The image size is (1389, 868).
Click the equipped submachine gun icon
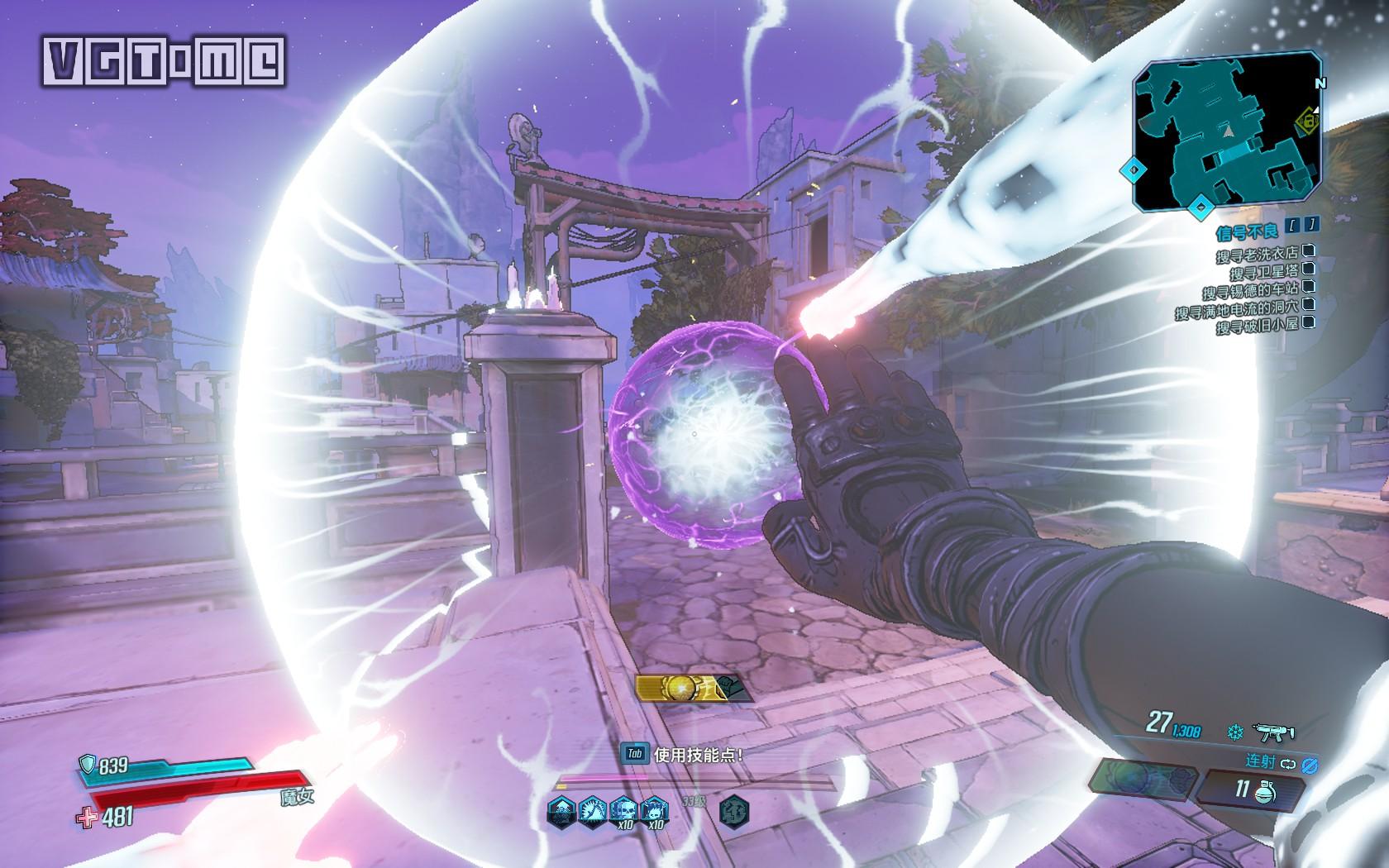click(x=1273, y=732)
